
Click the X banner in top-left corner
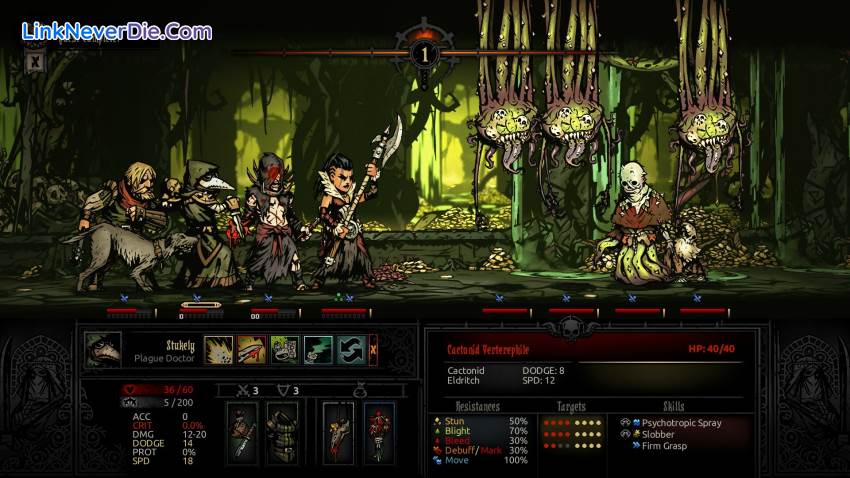pos(35,62)
